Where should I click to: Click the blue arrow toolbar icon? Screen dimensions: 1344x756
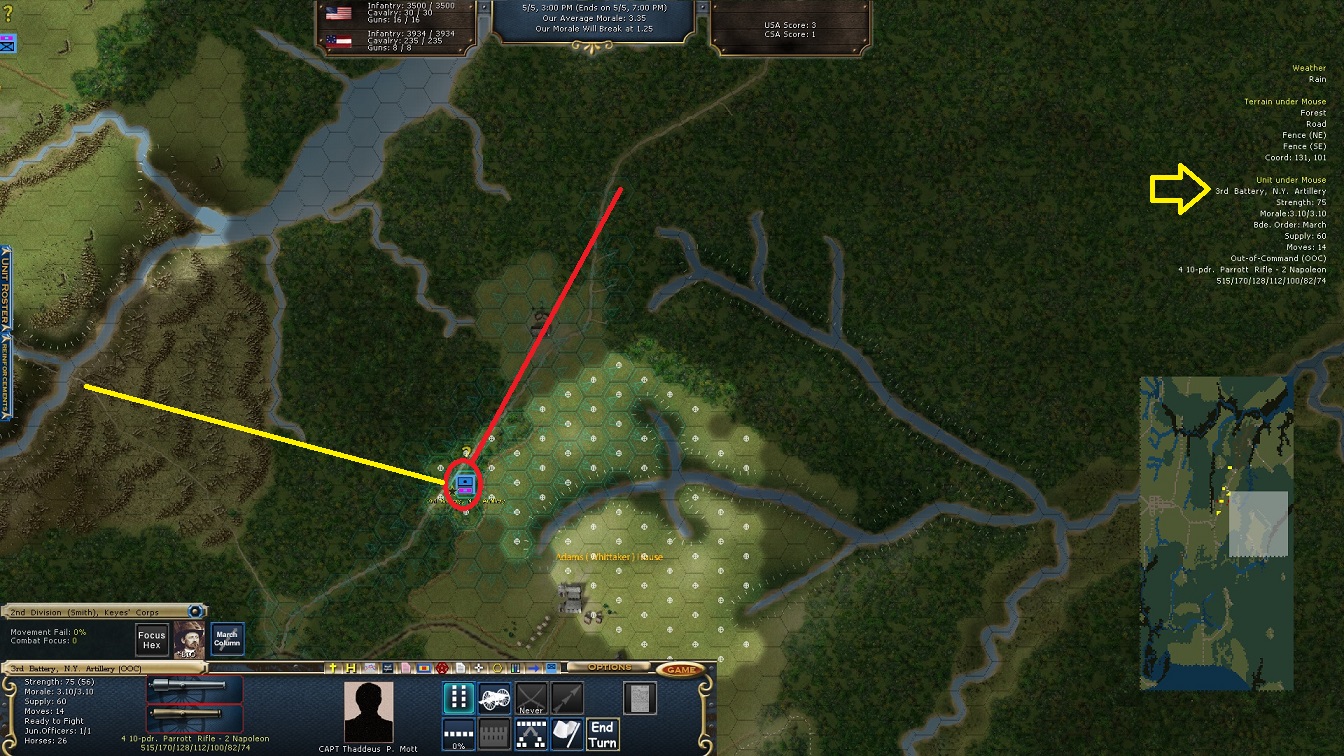(x=534, y=668)
